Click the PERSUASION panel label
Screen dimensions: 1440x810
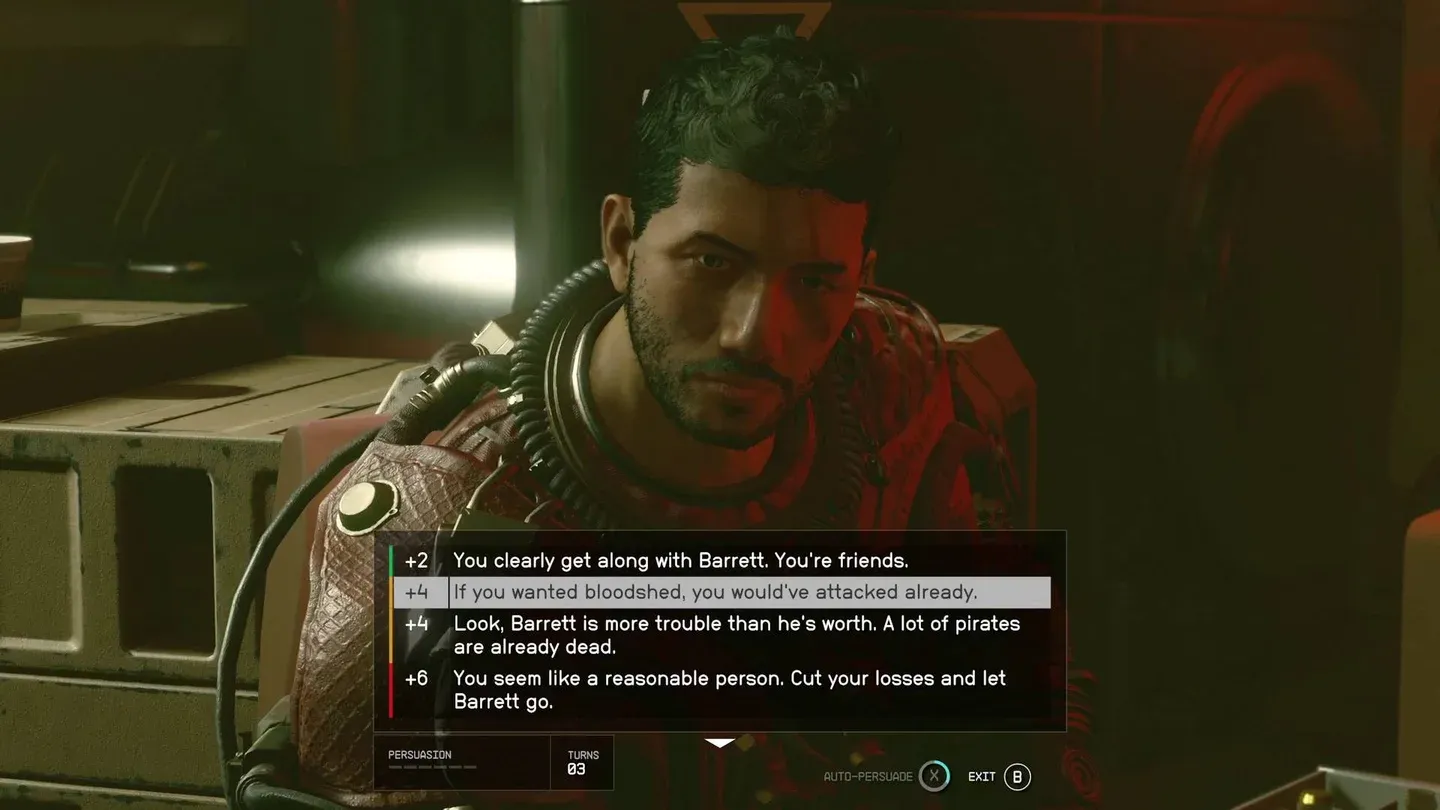420,755
